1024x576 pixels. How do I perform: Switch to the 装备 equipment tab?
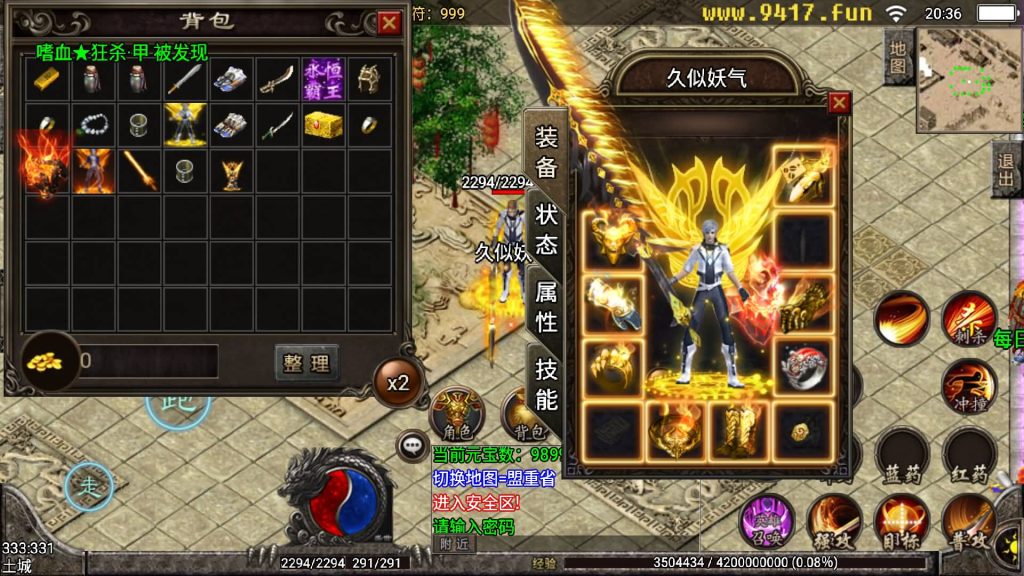[x=546, y=152]
